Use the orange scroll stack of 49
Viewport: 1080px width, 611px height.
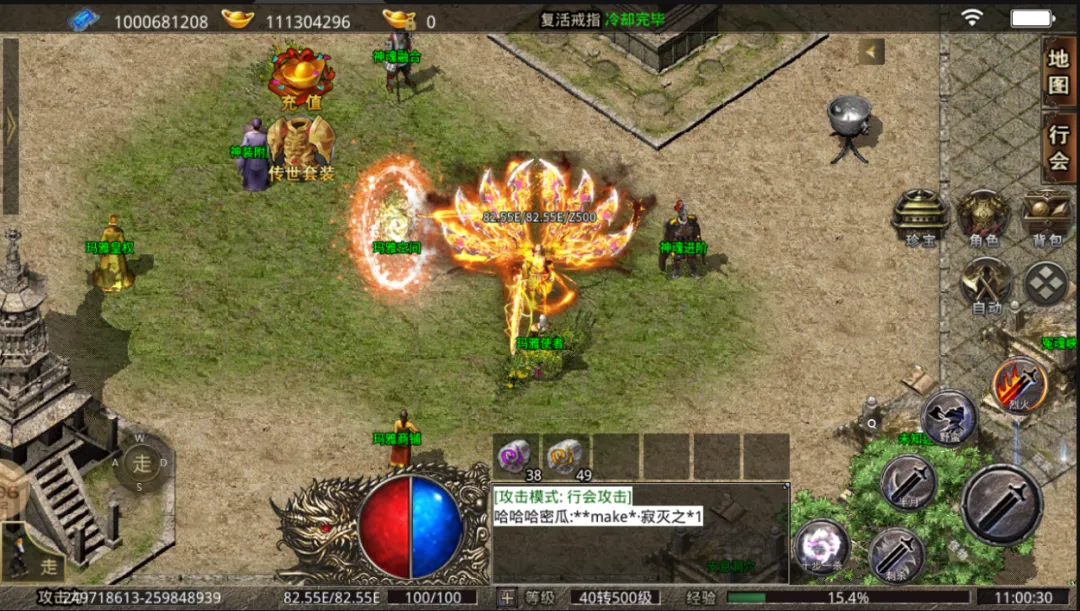[x=567, y=456]
